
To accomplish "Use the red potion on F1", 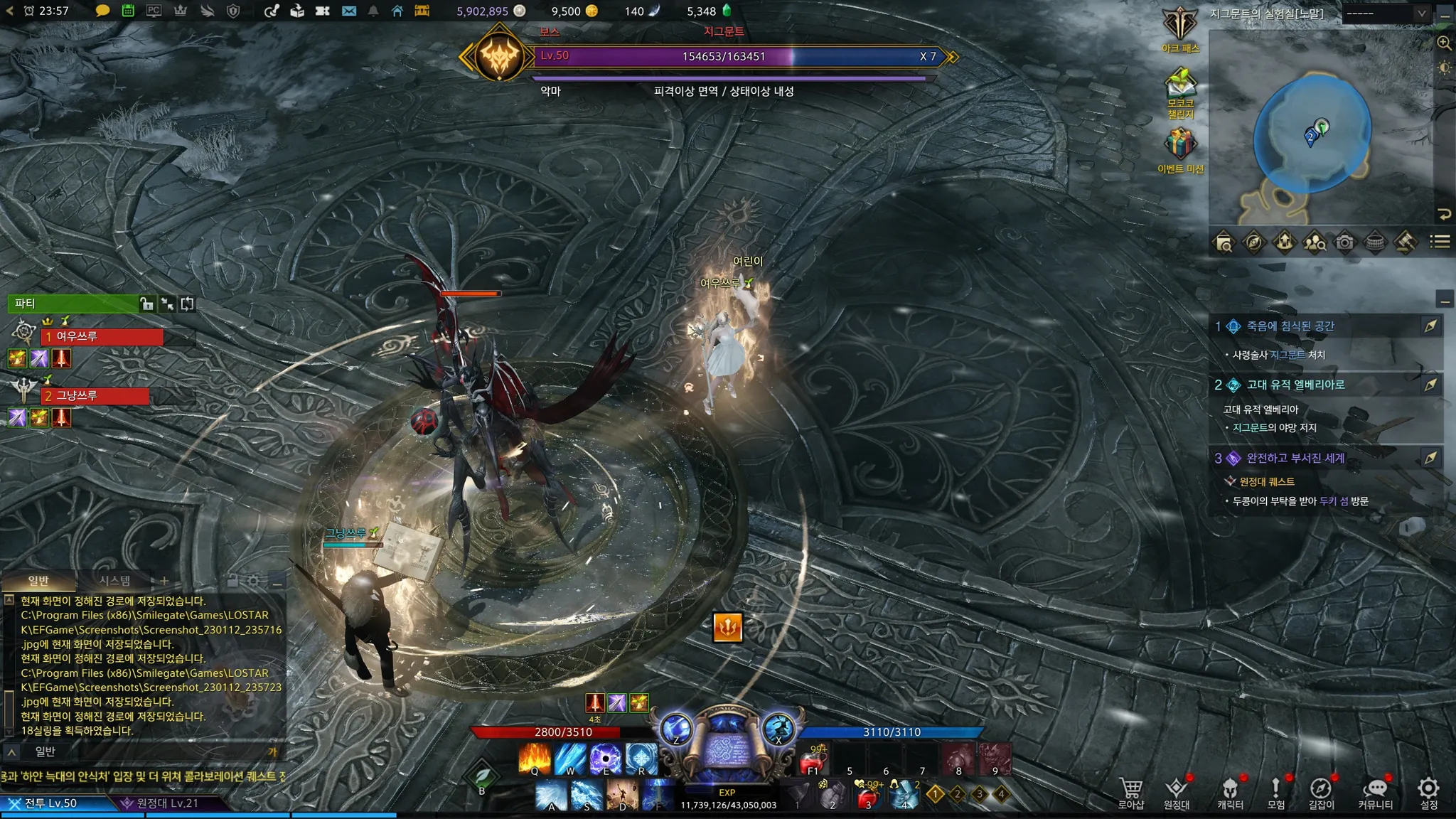I will [813, 759].
